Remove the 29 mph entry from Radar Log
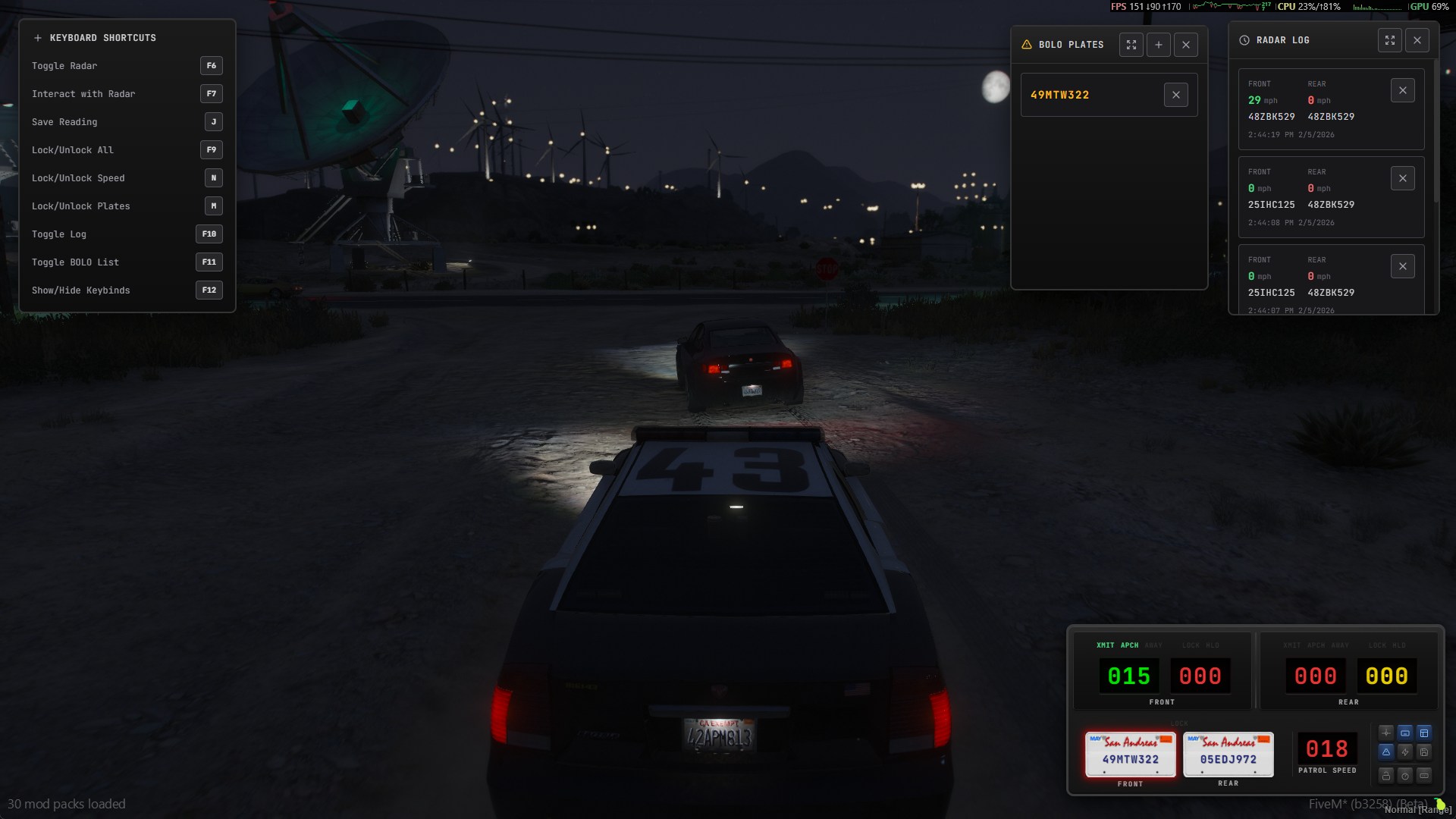The width and height of the screenshot is (1456, 819). (1402, 89)
